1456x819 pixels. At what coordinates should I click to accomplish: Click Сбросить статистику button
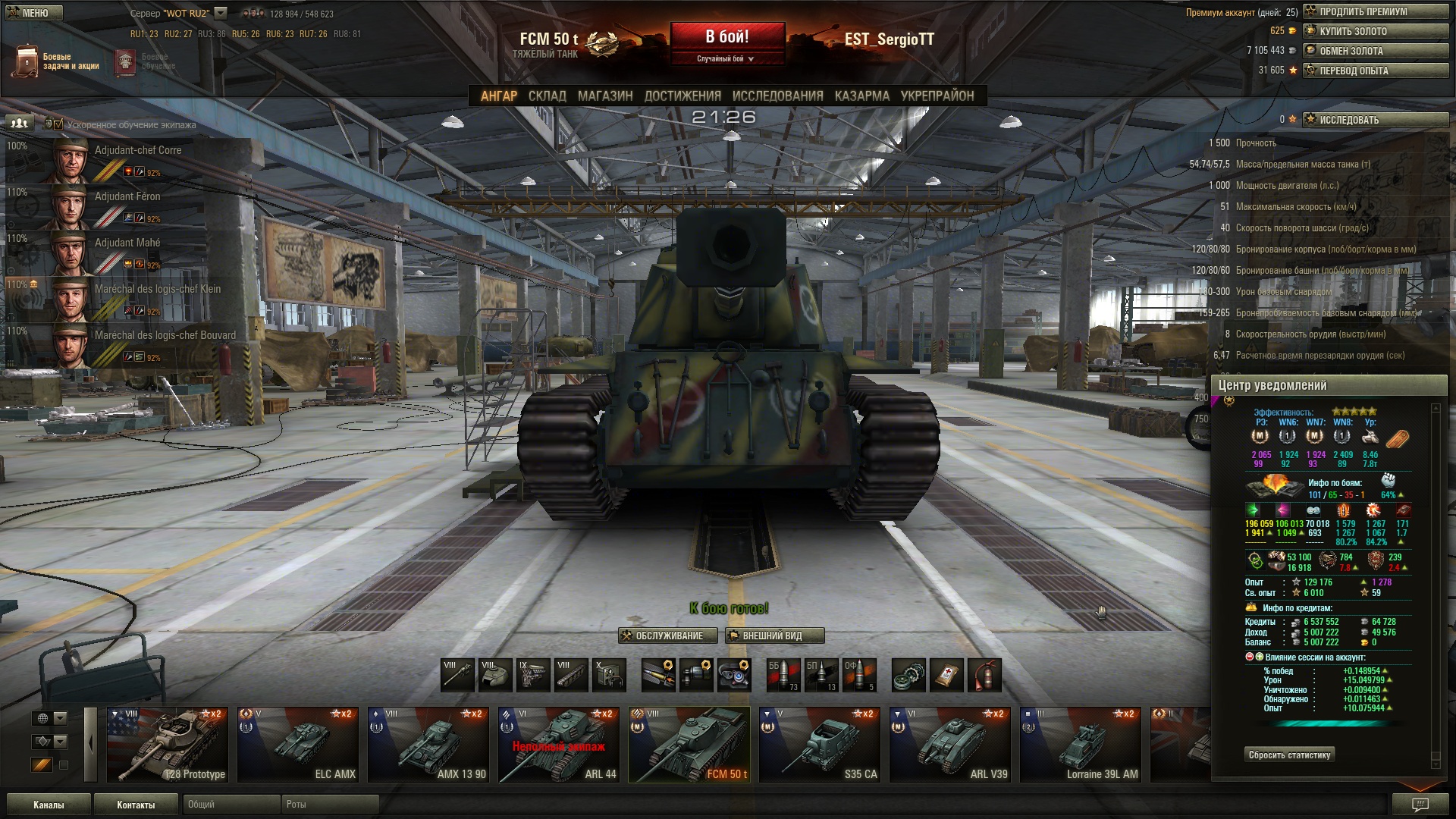click(1289, 755)
